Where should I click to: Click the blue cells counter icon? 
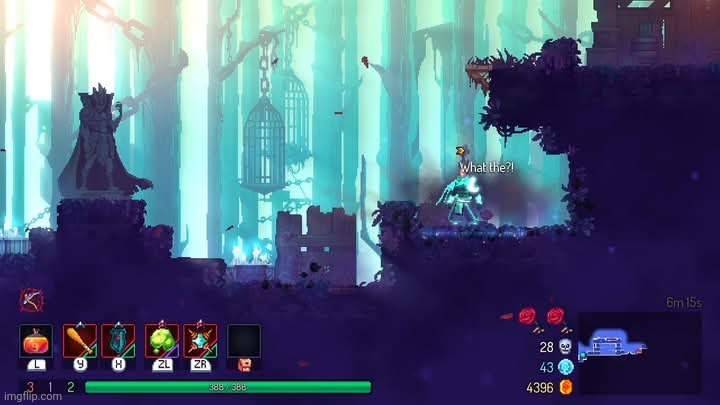click(x=565, y=367)
